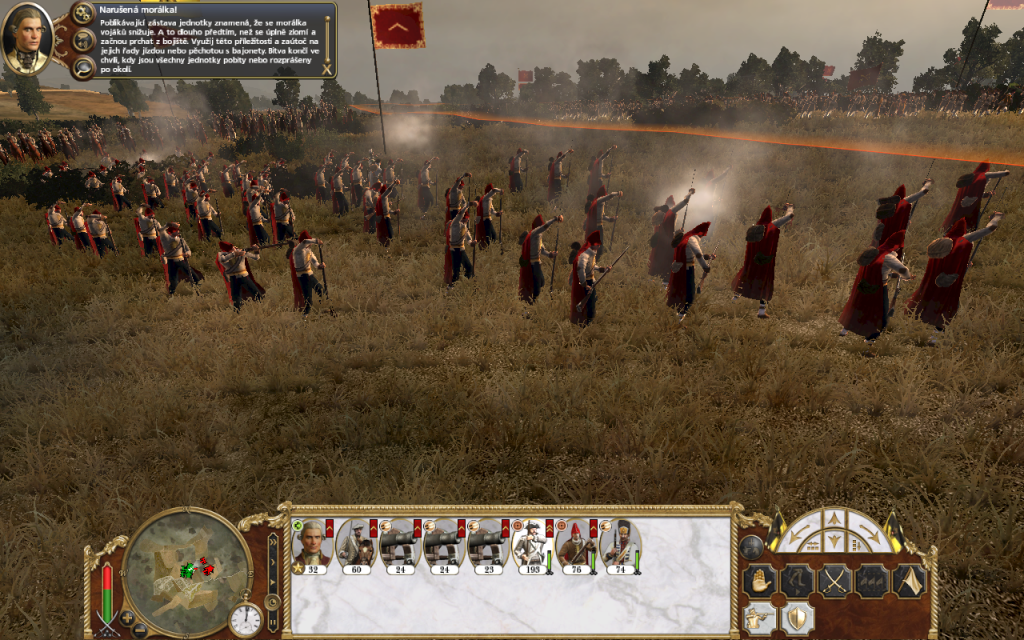Select the unit card showing 195 men
Image resolution: width=1024 pixels, height=640 pixels.
pyautogui.click(x=531, y=548)
